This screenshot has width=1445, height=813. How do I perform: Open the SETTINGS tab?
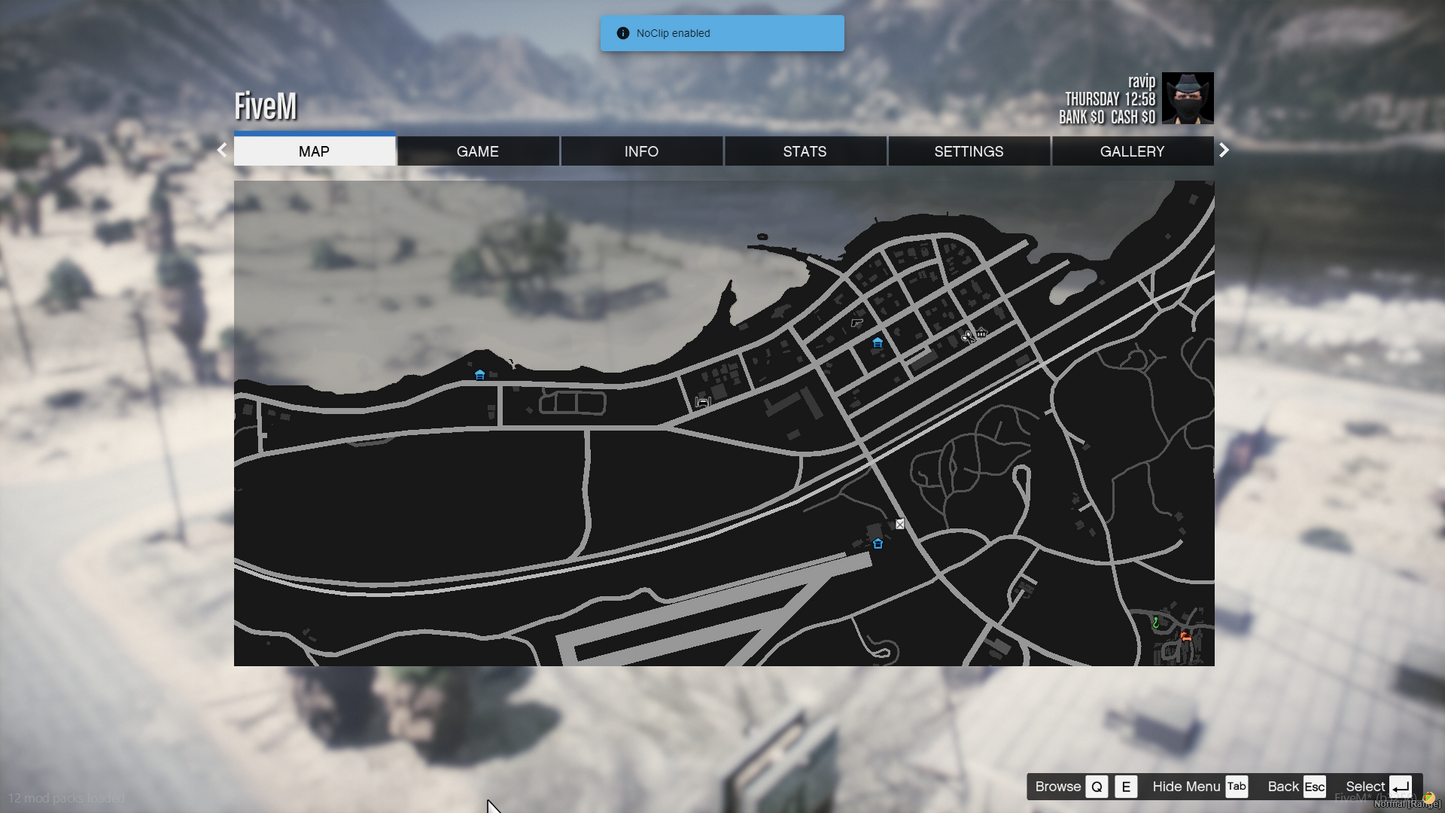pos(968,151)
